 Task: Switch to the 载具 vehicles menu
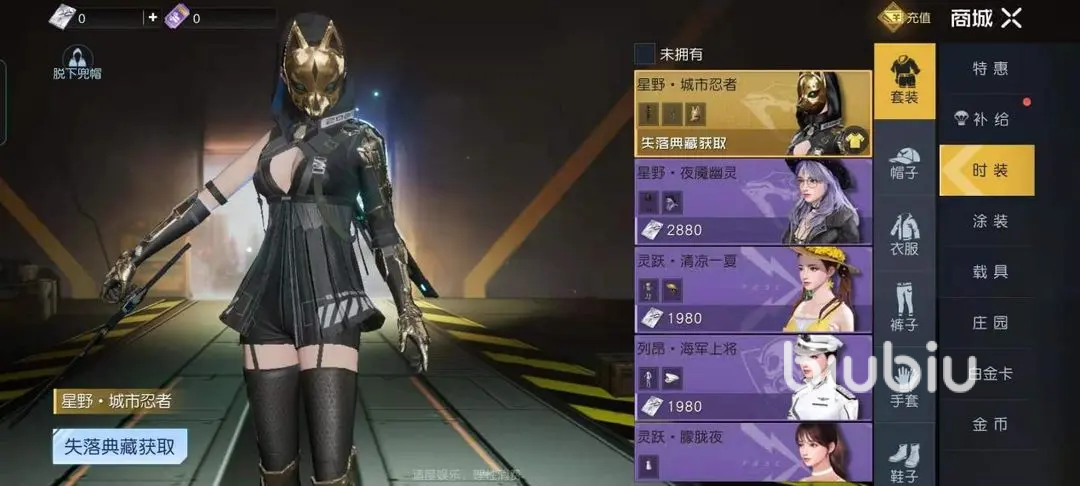(x=990, y=272)
